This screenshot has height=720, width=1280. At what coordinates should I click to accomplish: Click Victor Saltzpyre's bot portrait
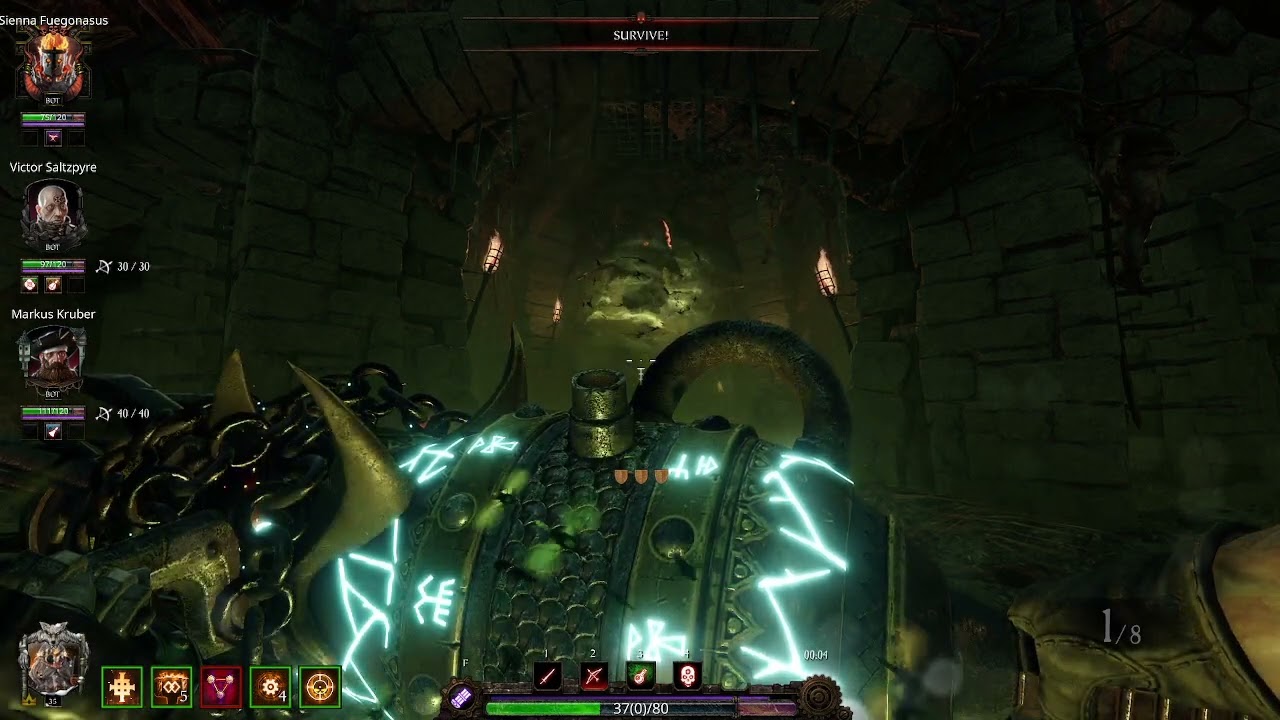pos(53,212)
